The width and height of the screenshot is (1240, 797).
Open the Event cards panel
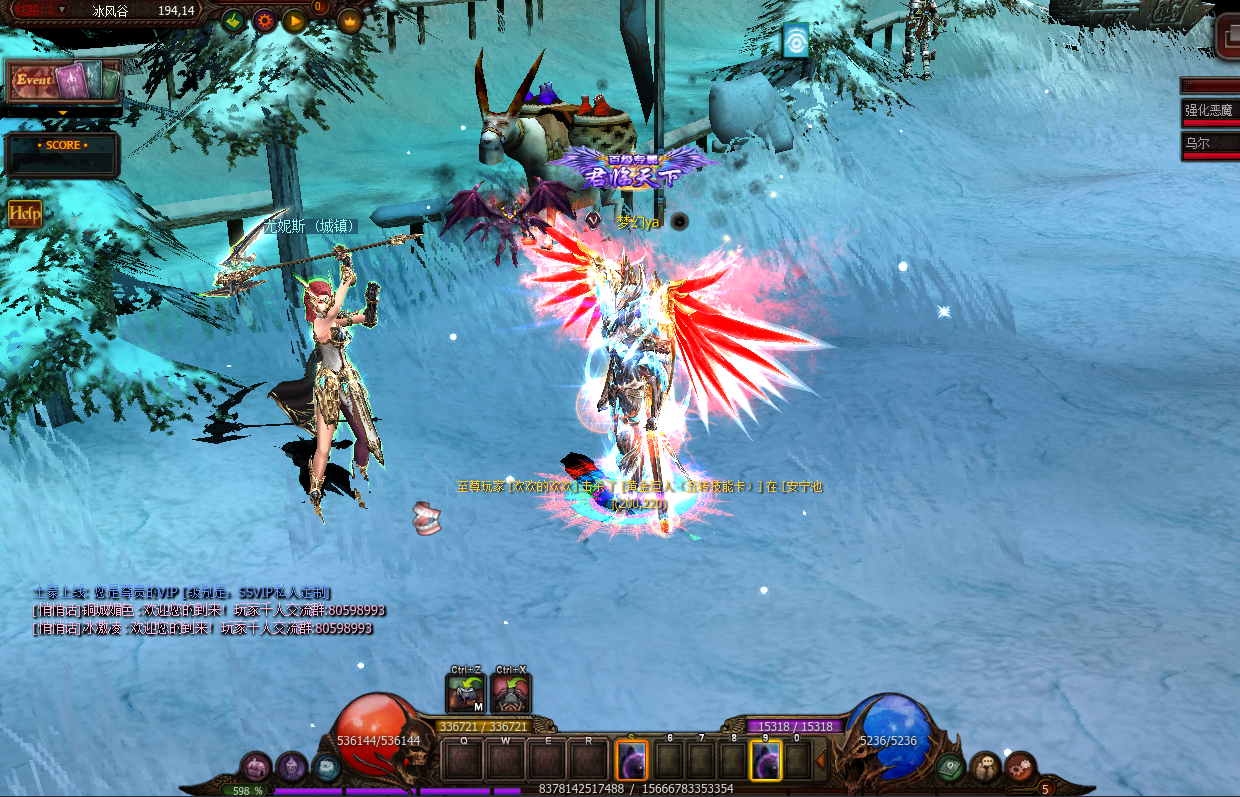pos(63,81)
